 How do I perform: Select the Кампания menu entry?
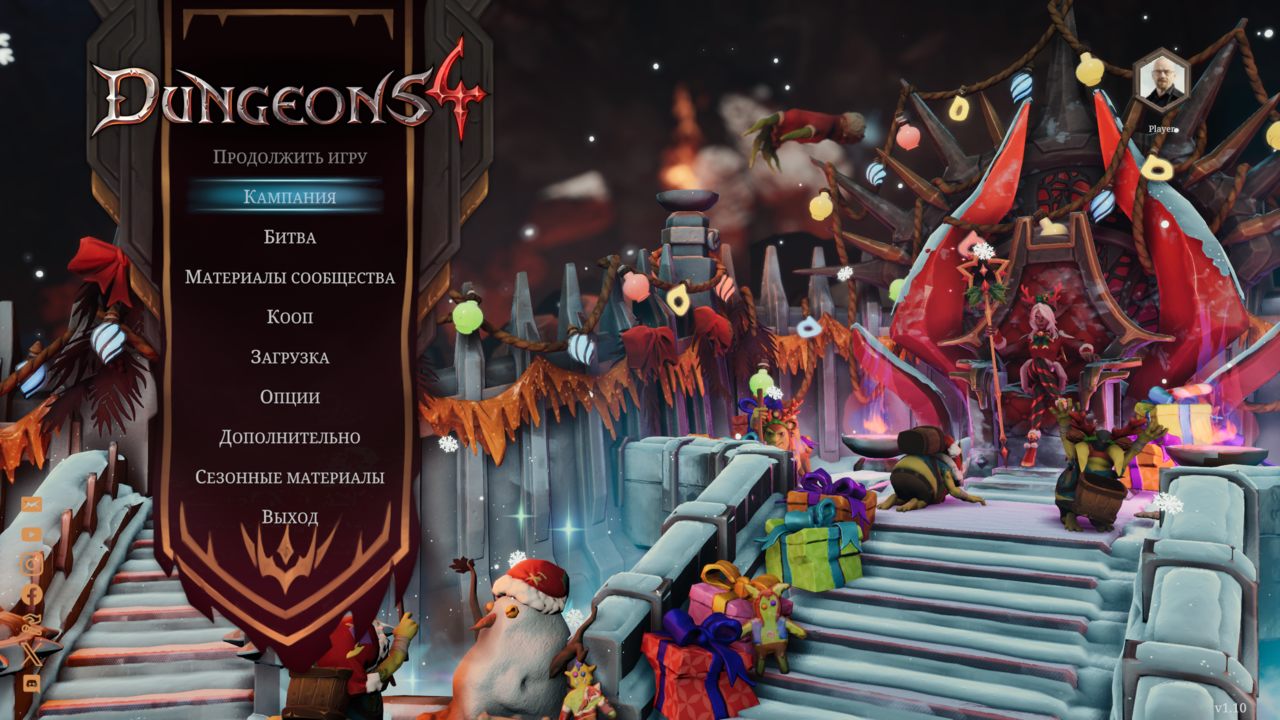pyautogui.click(x=290, y=197)
